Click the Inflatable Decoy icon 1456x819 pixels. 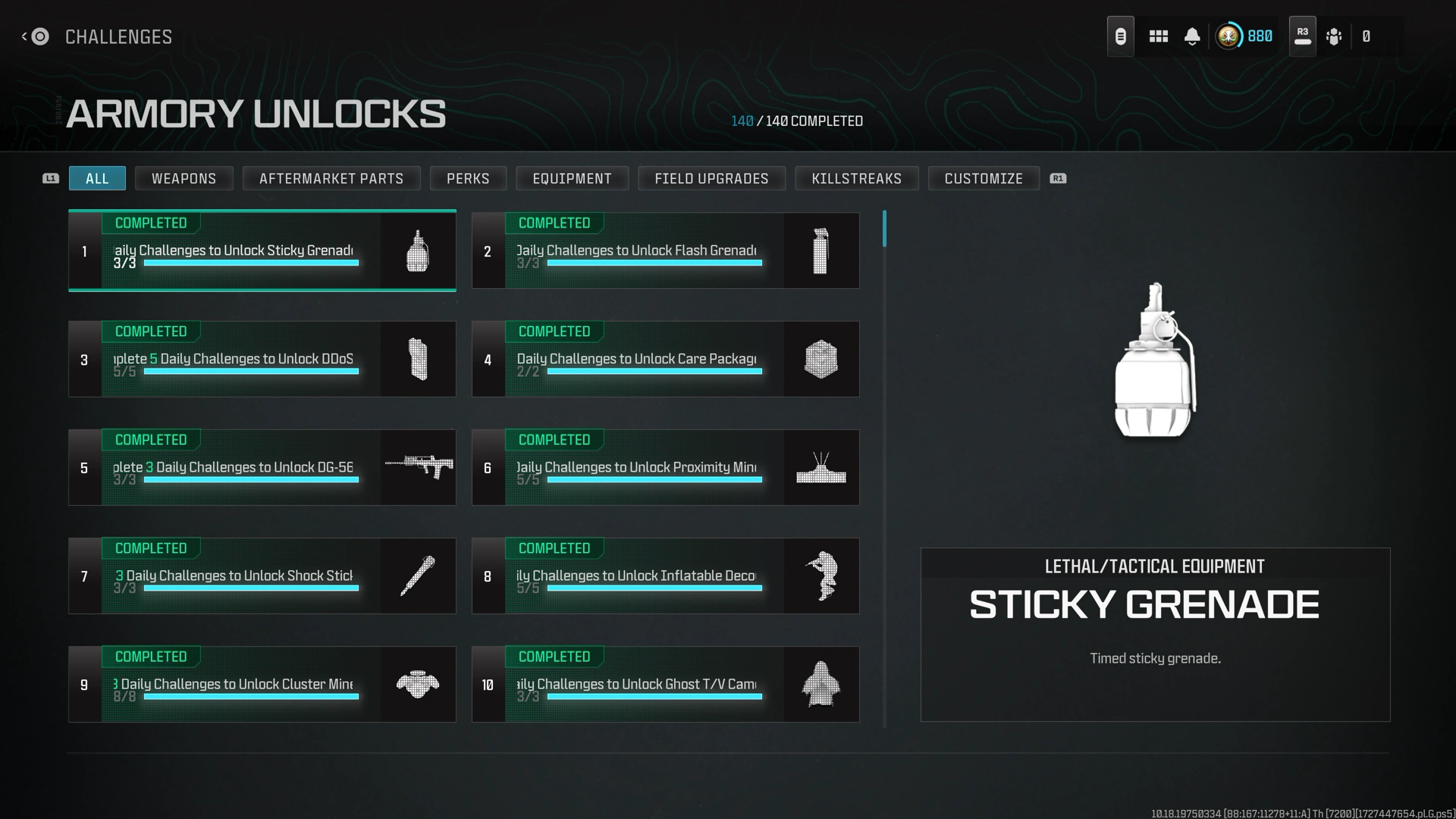(821, 576)
